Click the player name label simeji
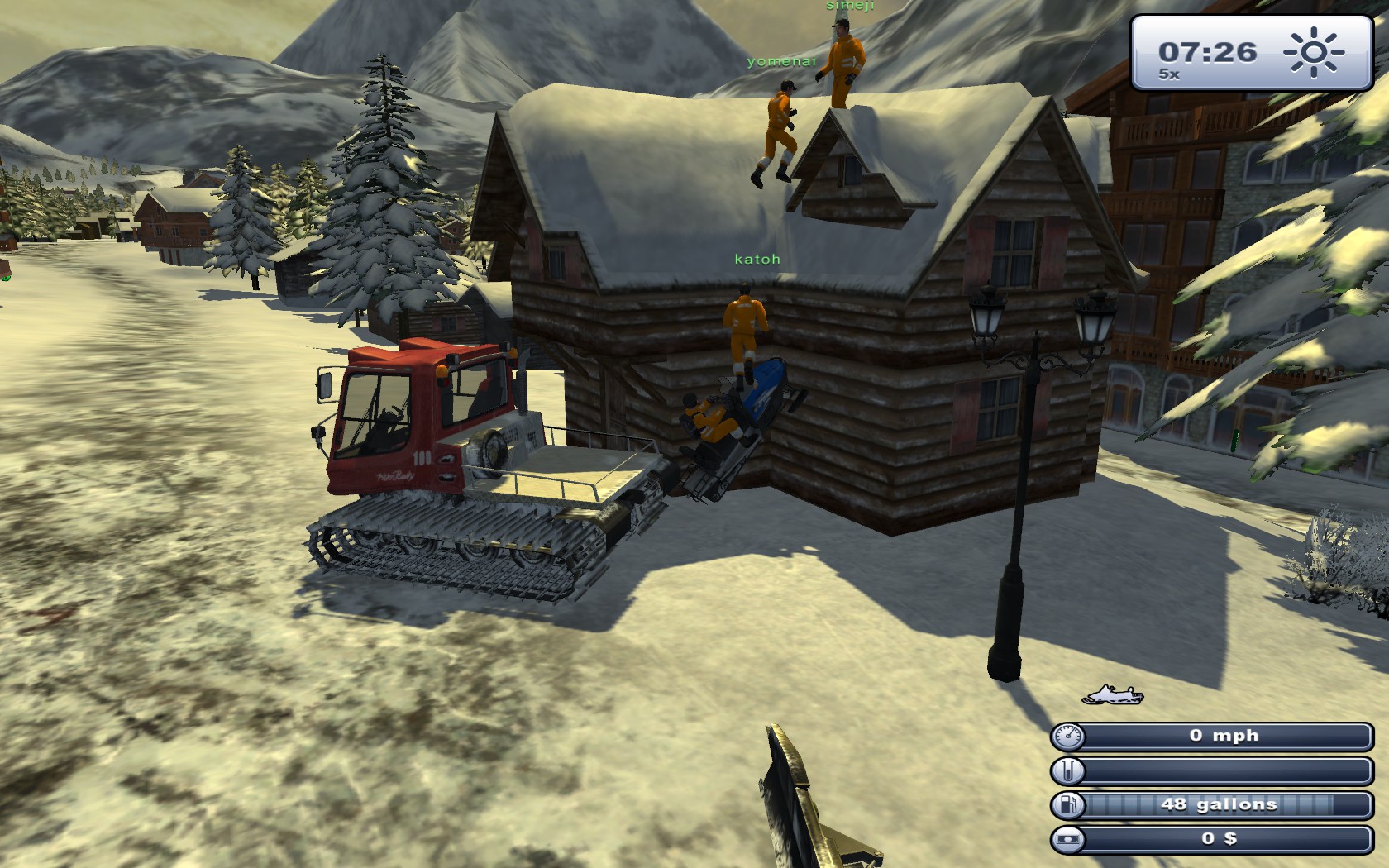 (x=851, y=7)
